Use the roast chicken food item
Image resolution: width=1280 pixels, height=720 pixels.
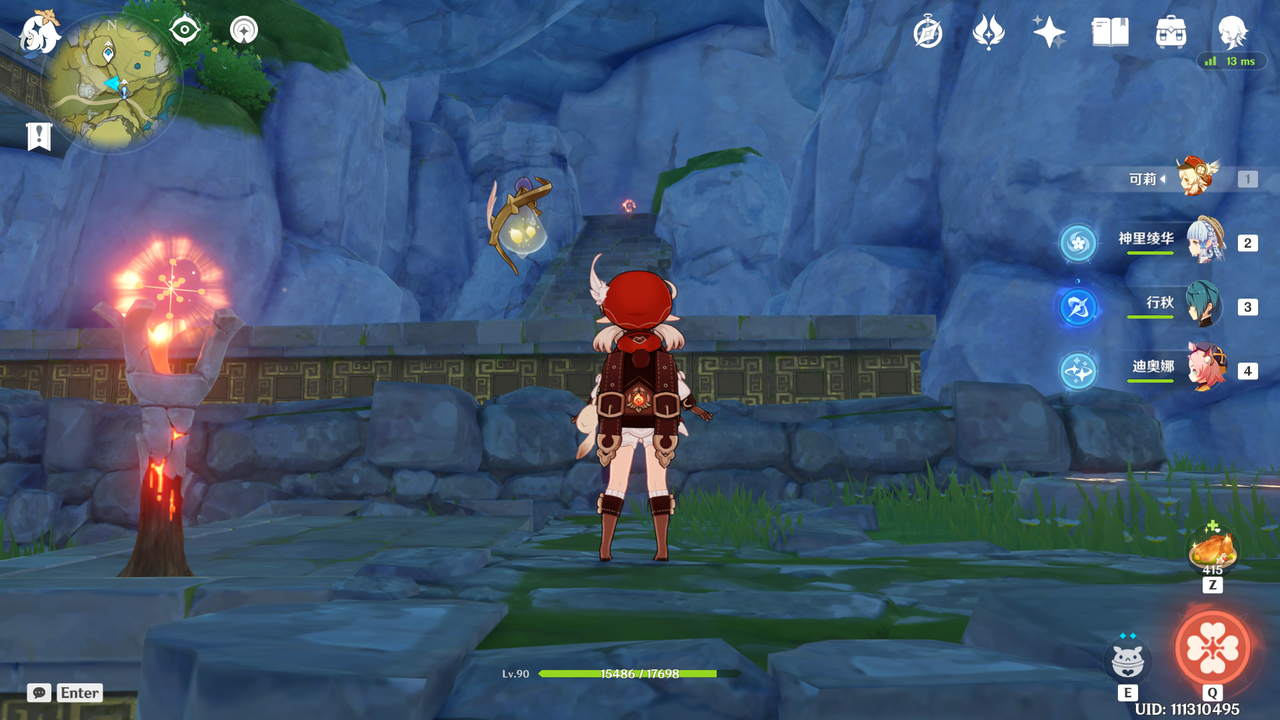(x=1212, y=549)
